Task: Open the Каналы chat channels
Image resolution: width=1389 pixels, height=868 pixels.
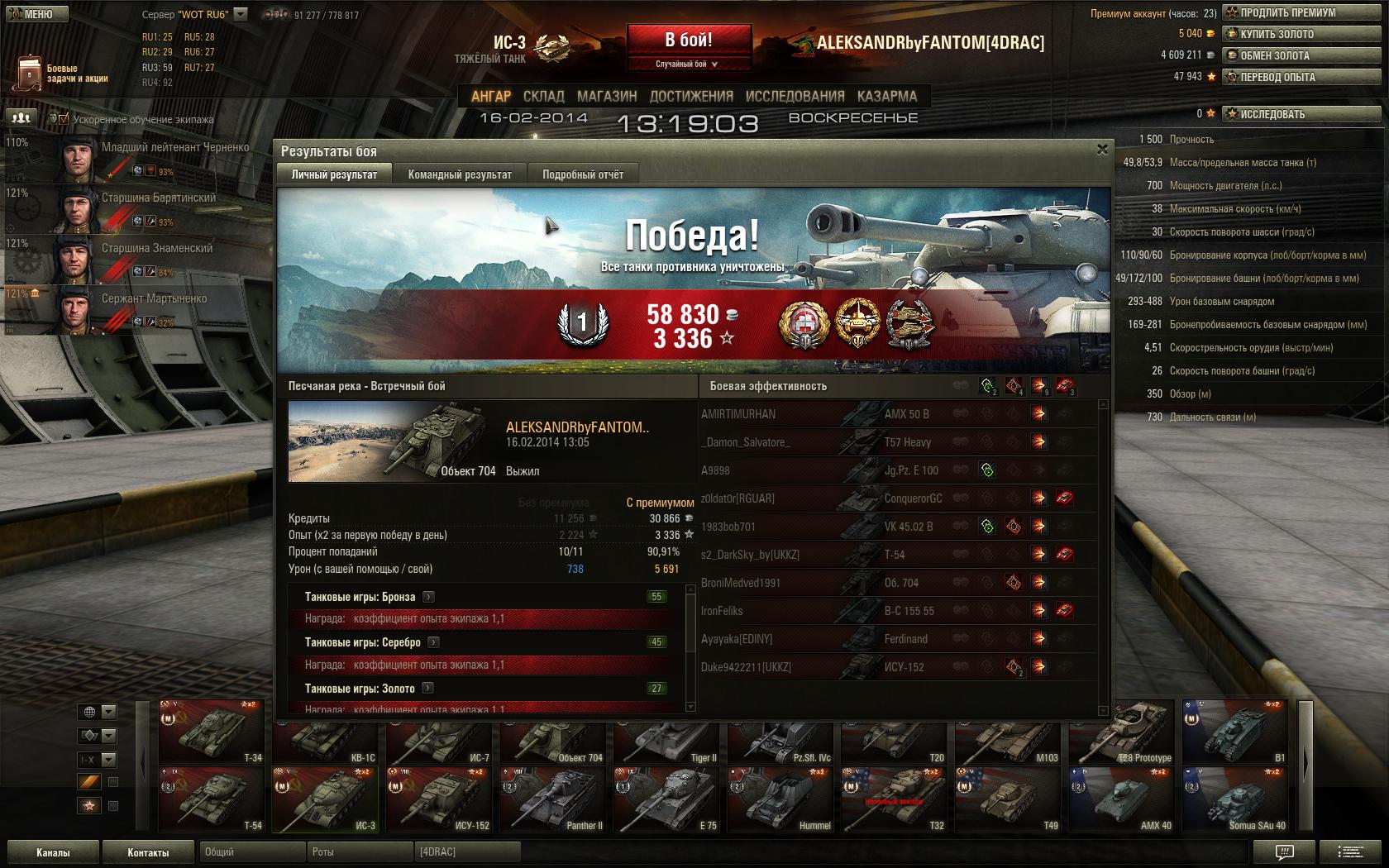Action: pos(53,852)
